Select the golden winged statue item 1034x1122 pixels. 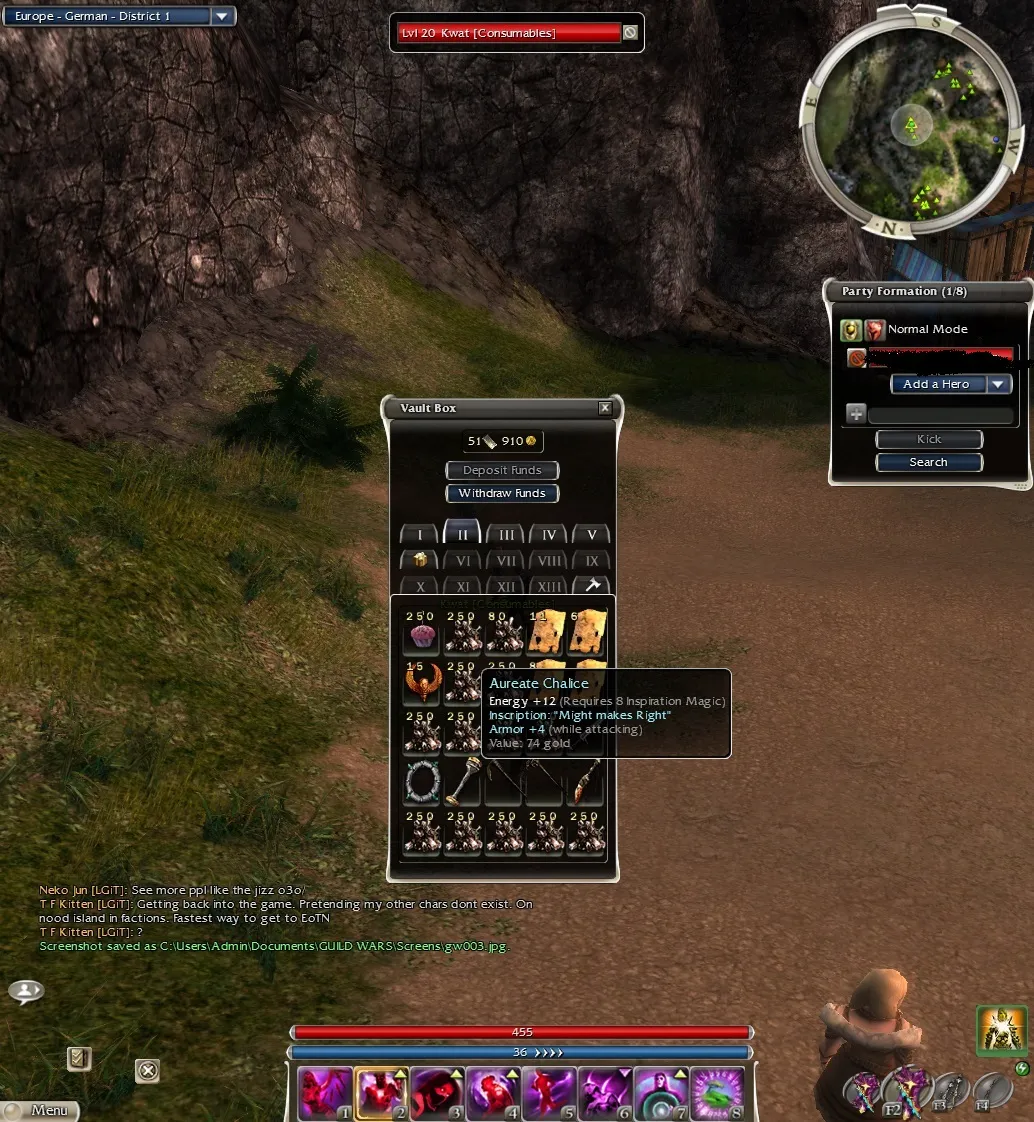click(x=420, y=684)
